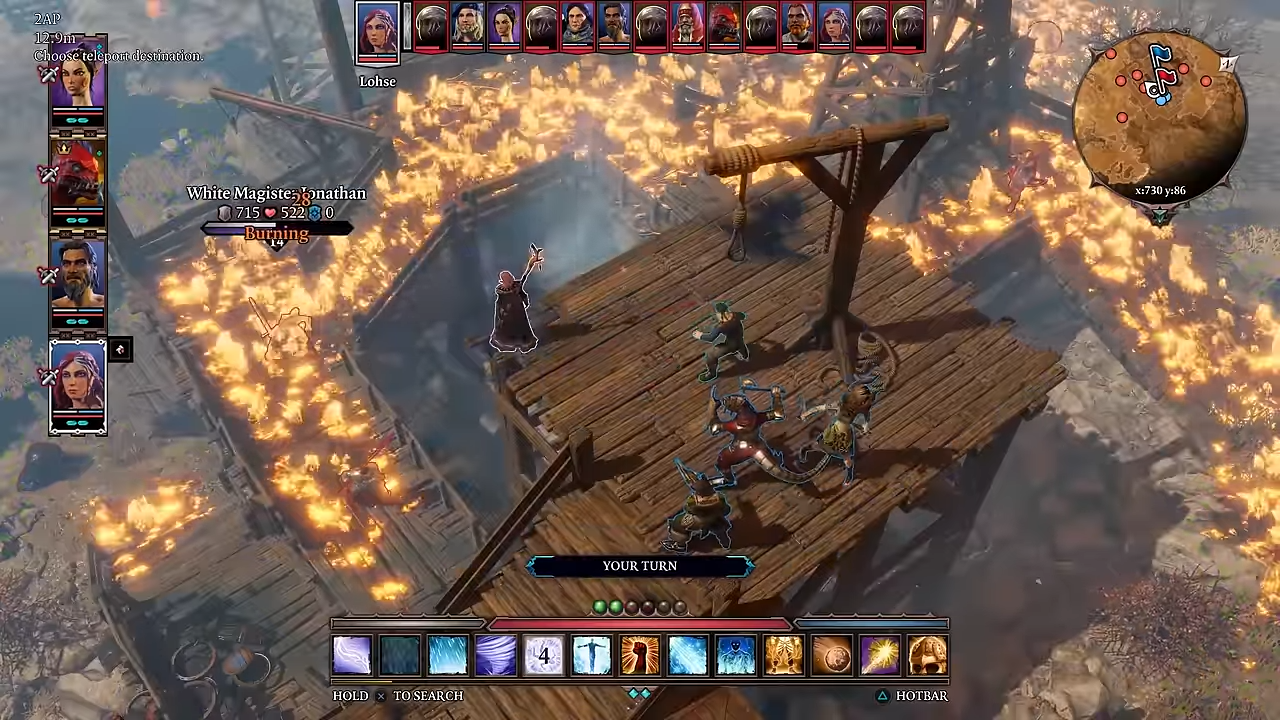Activate the rain skill icon
Screen dimensions: 1280x720
(448, 656)
